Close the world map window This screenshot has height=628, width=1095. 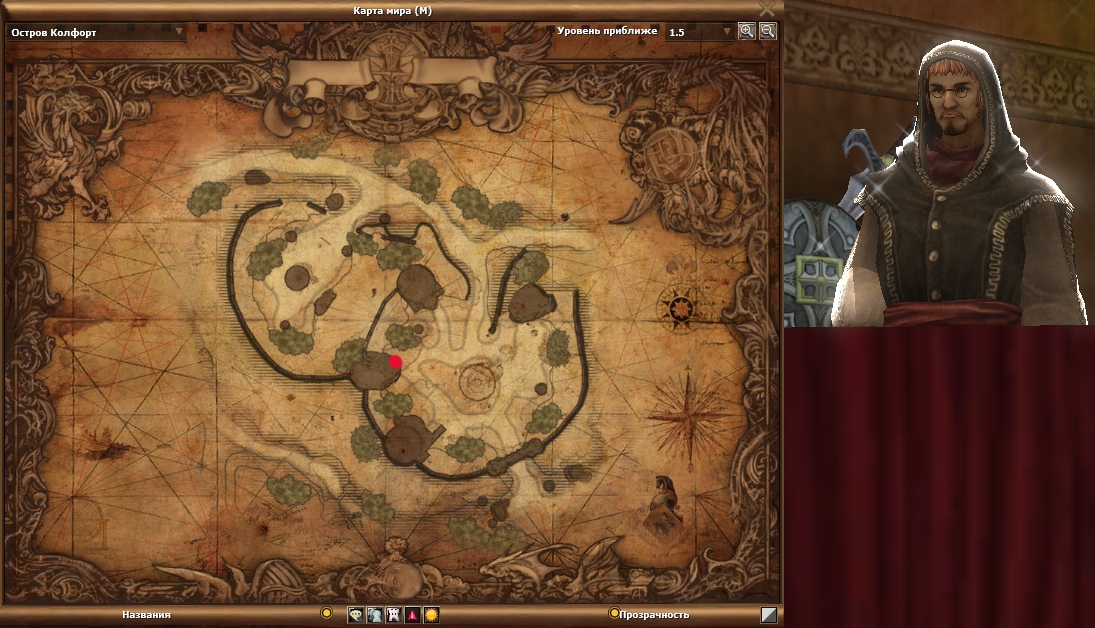767,9
